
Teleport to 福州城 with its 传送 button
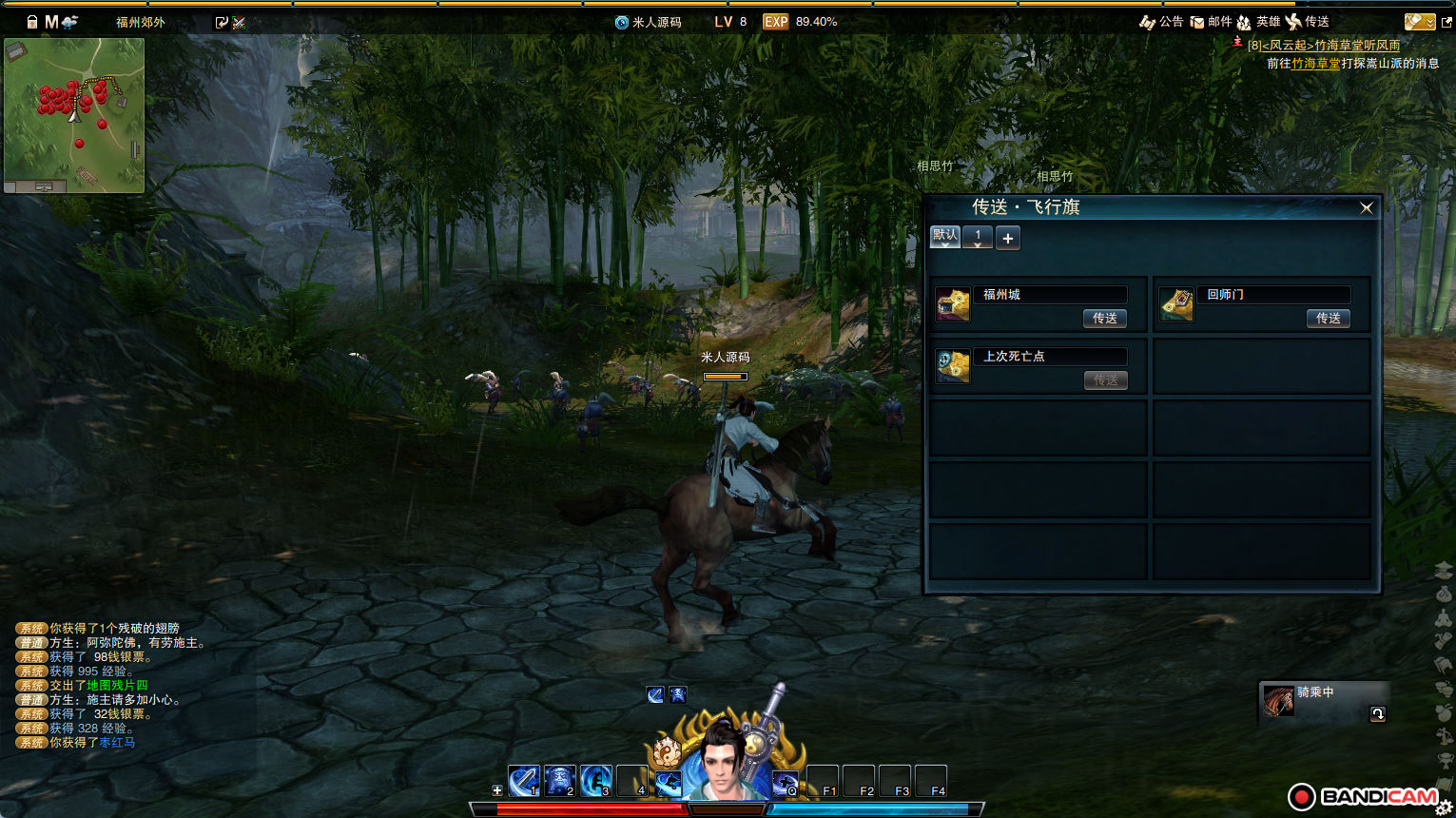click(x=1104, y=319)
